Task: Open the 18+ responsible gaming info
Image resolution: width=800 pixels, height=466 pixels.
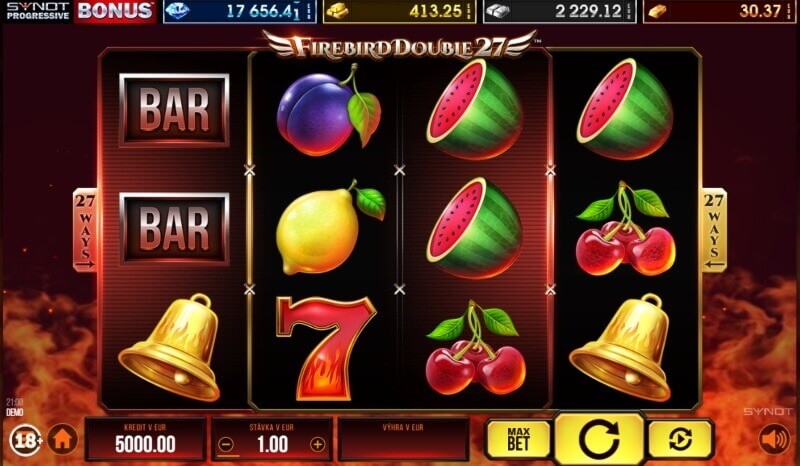Action: (24, 440)
